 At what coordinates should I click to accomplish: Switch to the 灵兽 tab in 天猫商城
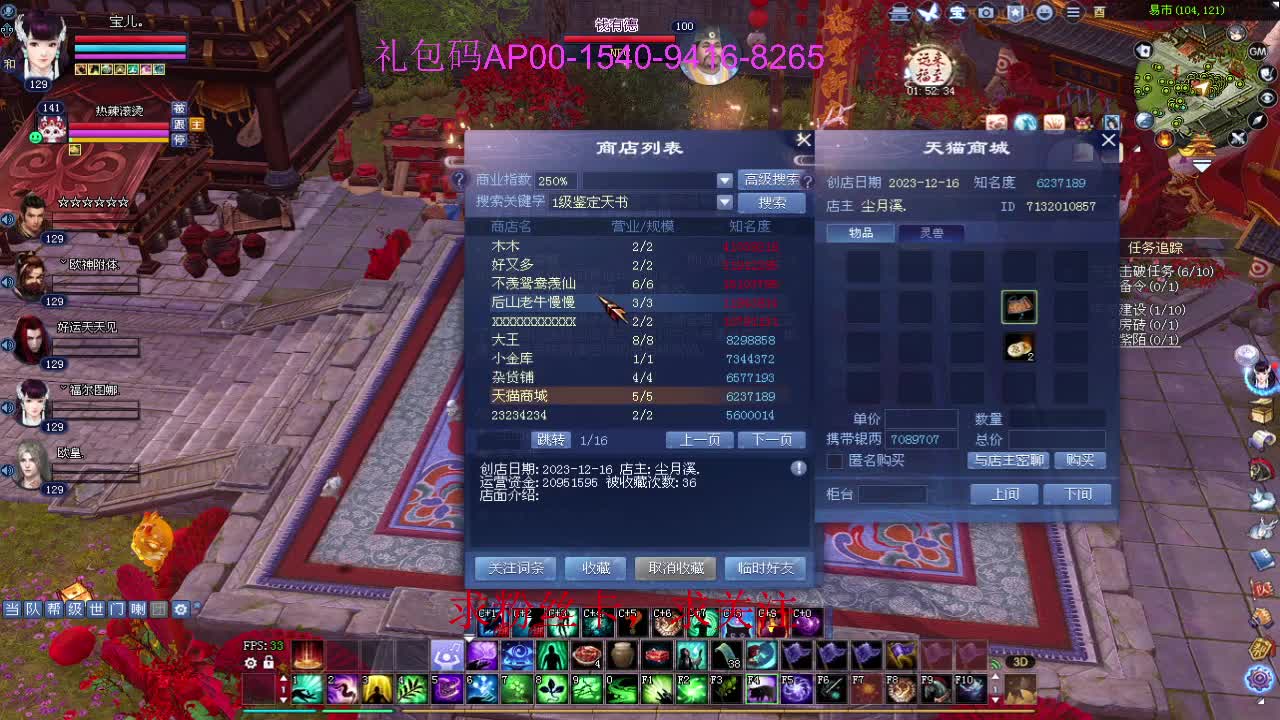(931, 233)
